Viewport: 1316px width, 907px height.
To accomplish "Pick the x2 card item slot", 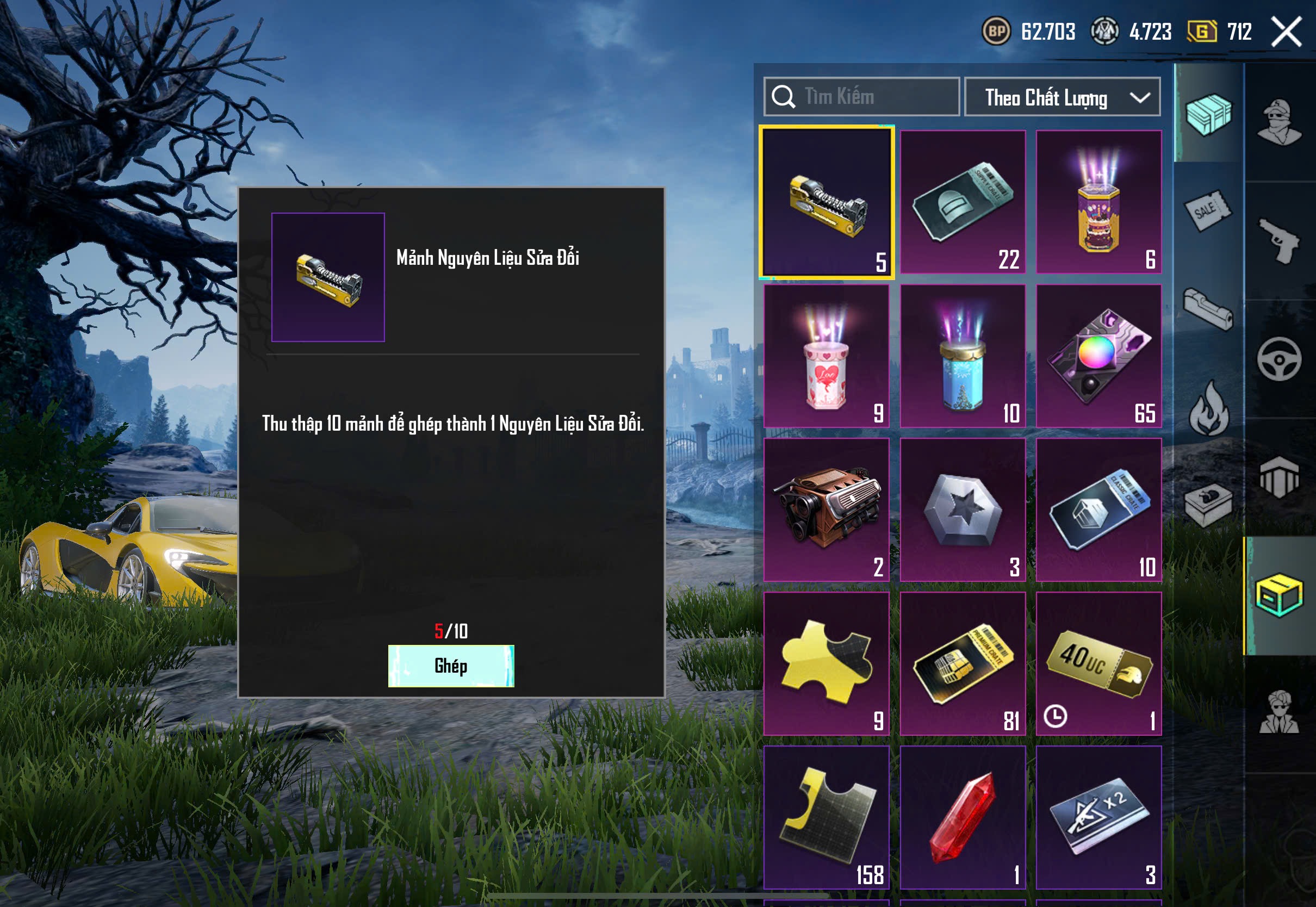I will (1098, 817).
